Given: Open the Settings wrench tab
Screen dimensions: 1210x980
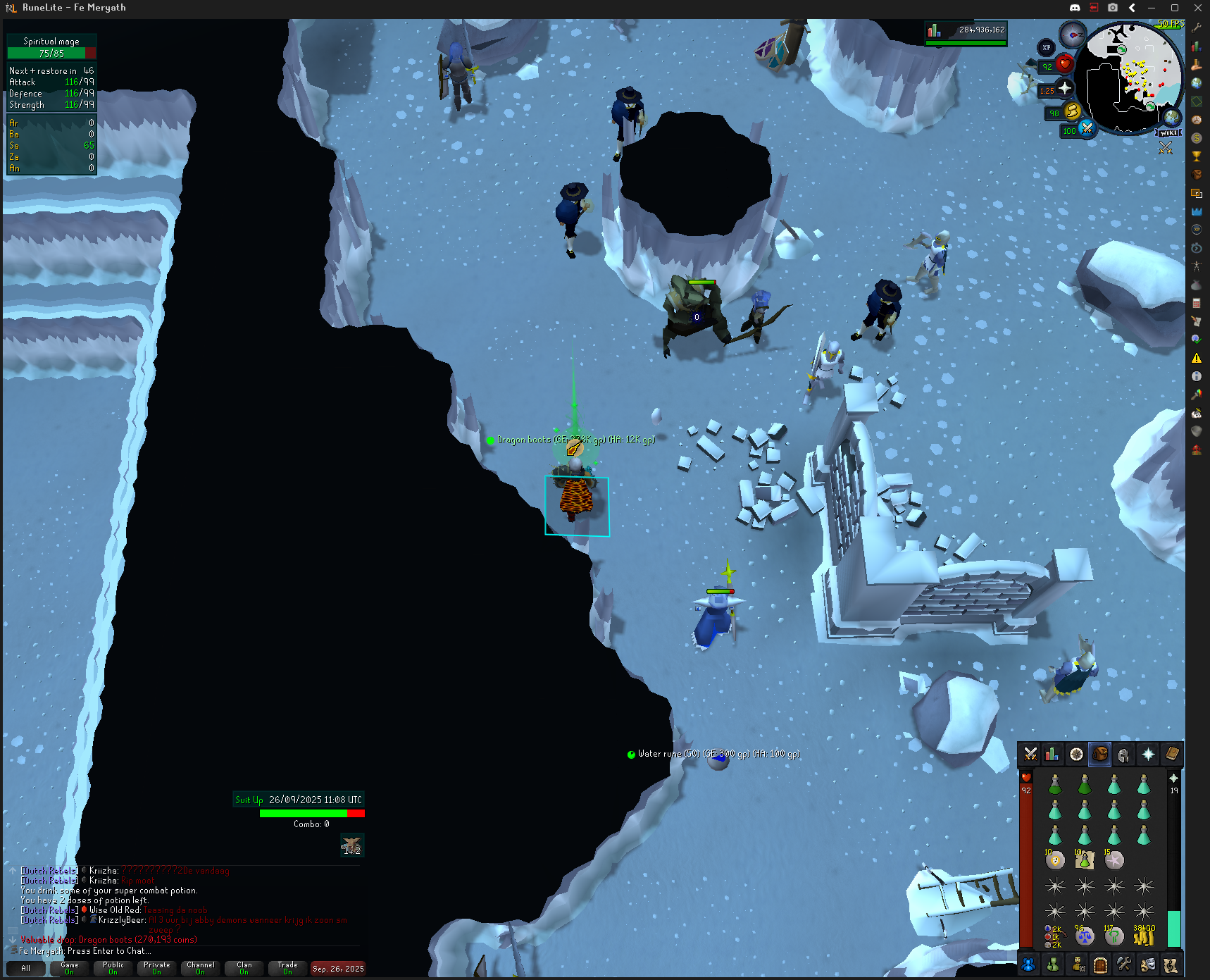Looking at the screenshot, I should point(1124,965).
